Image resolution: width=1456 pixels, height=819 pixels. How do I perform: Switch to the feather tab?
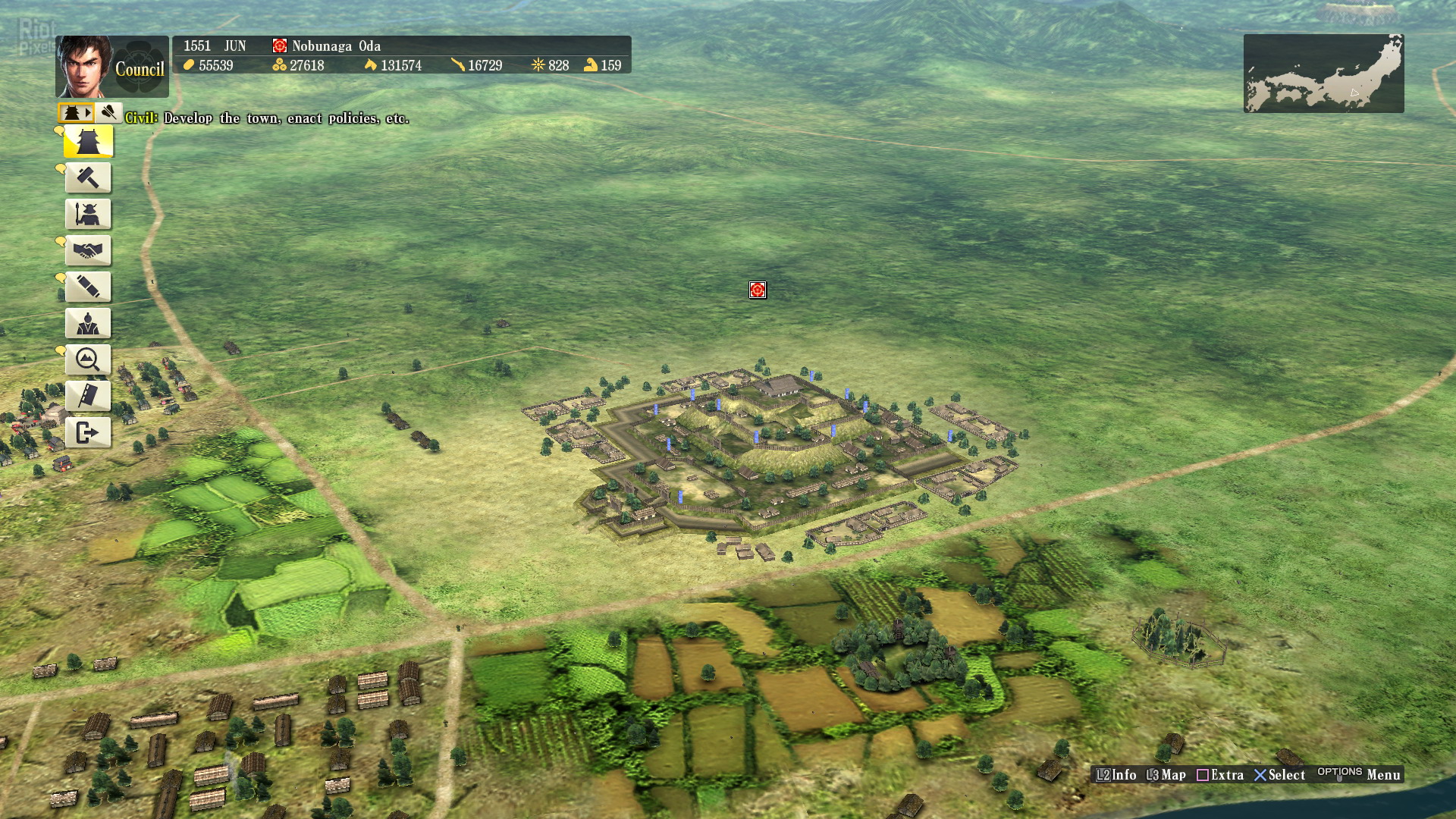(x=109, y=113)
